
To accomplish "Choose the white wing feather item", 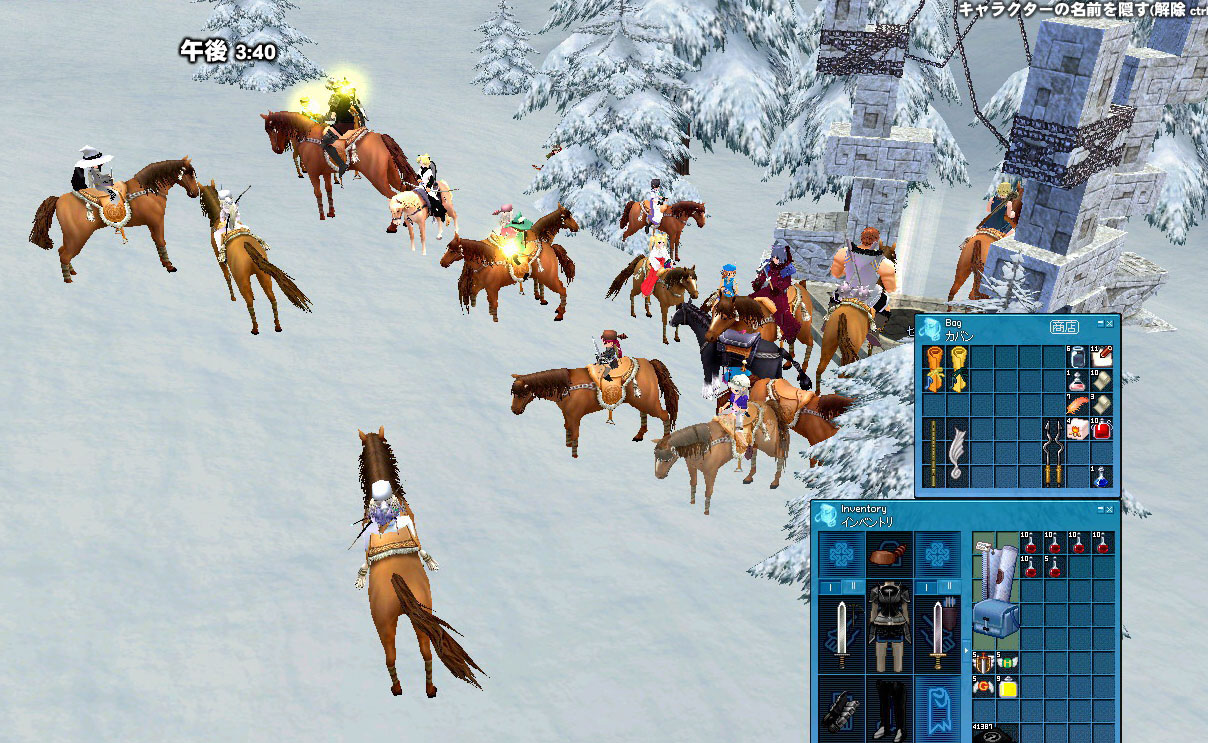I will [957, 452].
